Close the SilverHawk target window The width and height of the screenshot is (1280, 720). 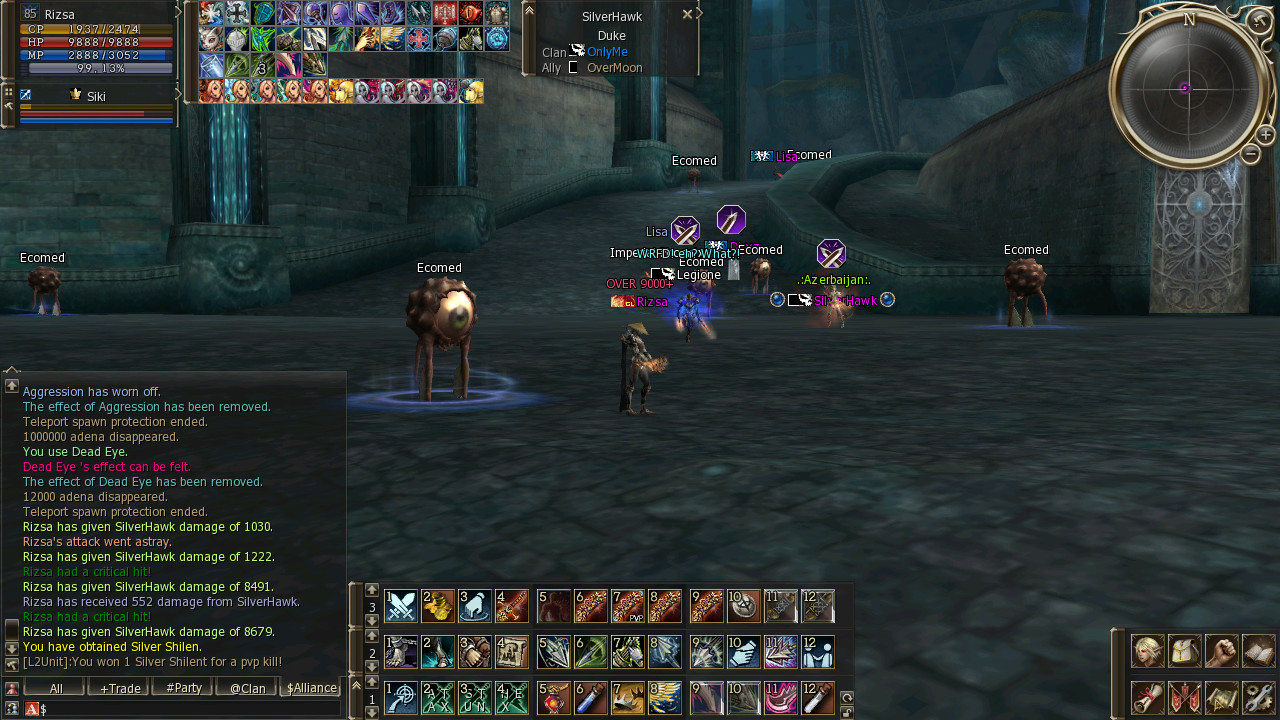(x=687, y=15)
